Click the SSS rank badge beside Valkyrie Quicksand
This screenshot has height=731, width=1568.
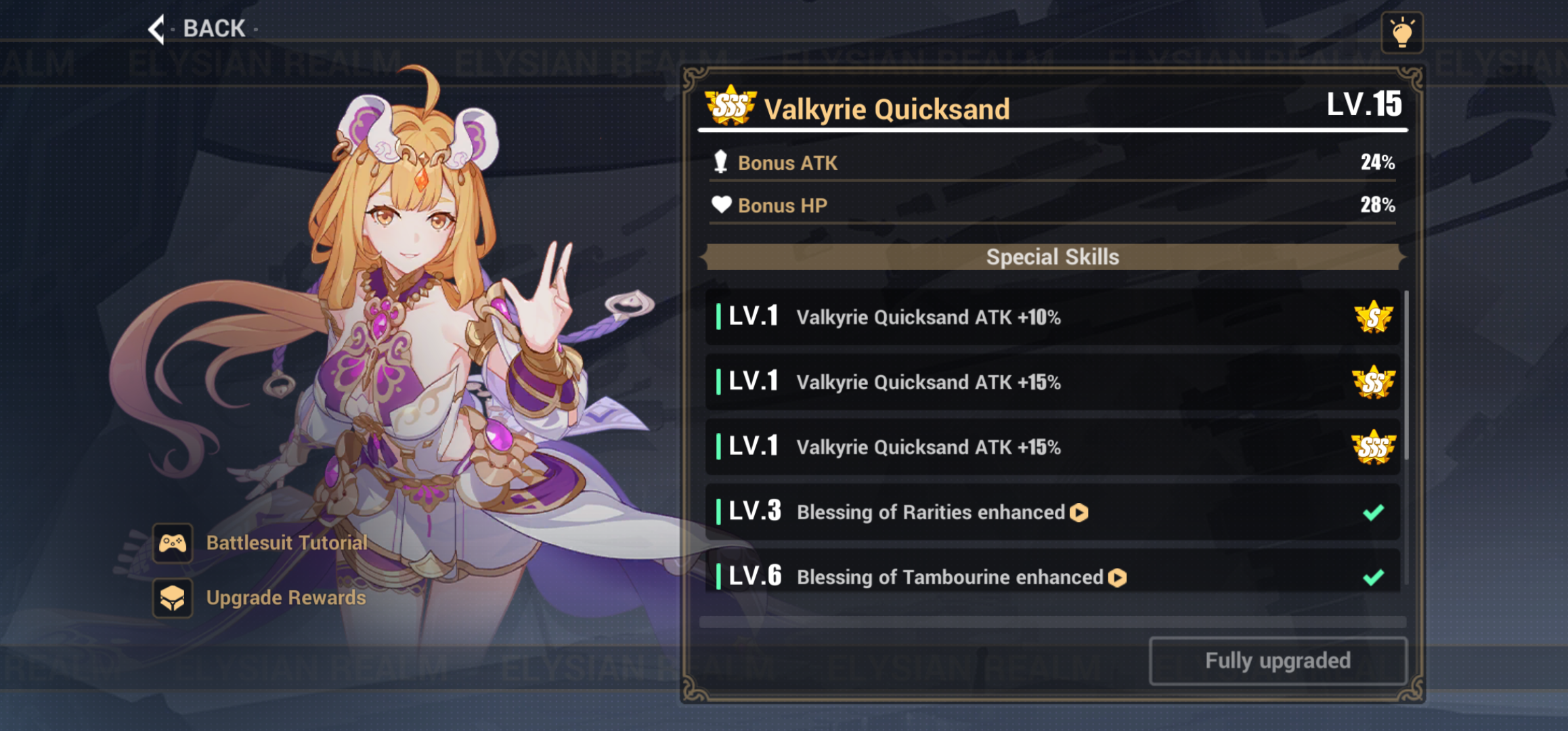click(x=731, y=106)
